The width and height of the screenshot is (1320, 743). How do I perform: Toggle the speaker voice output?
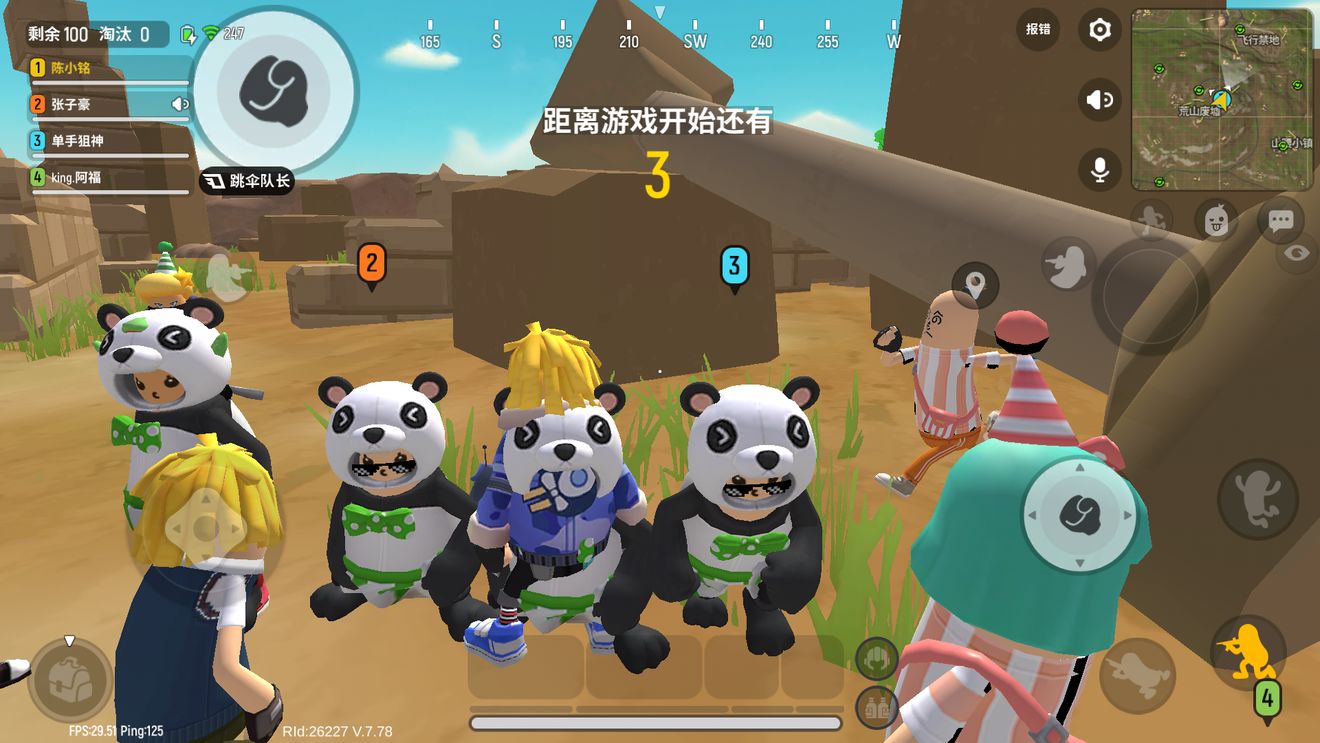pos(1099,100)
